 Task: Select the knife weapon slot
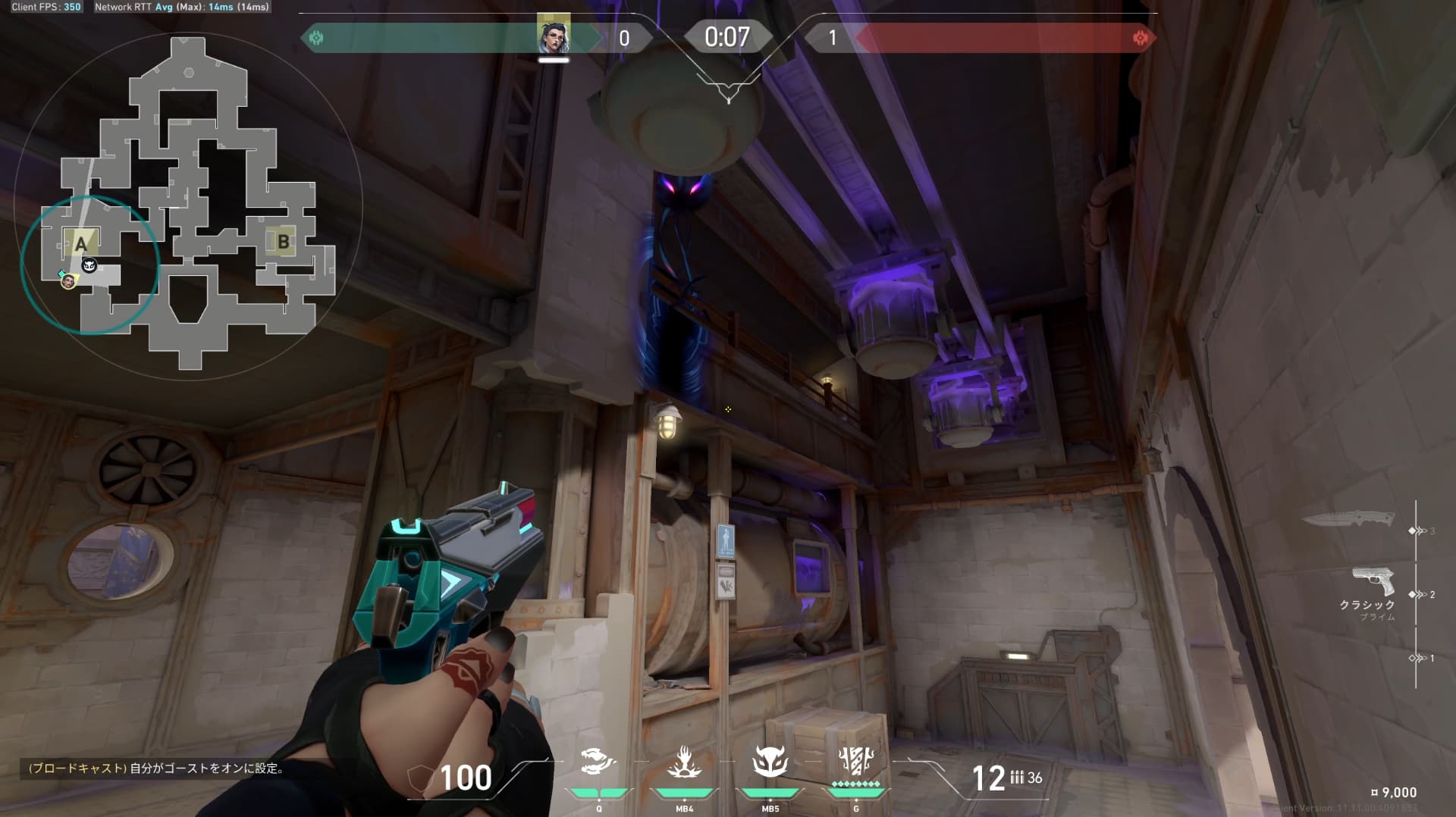coord(1348,520)
